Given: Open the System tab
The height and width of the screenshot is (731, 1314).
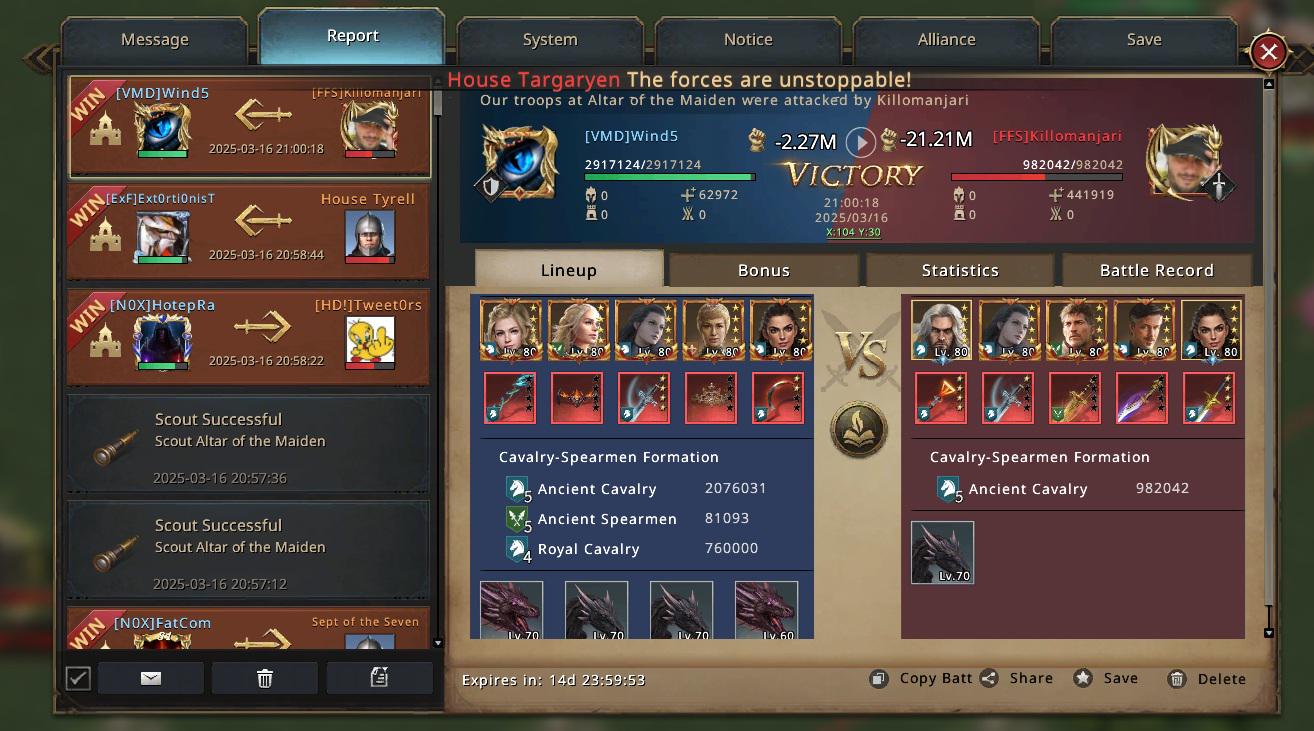Looking at the screenshot, I should tap(549, 40).
